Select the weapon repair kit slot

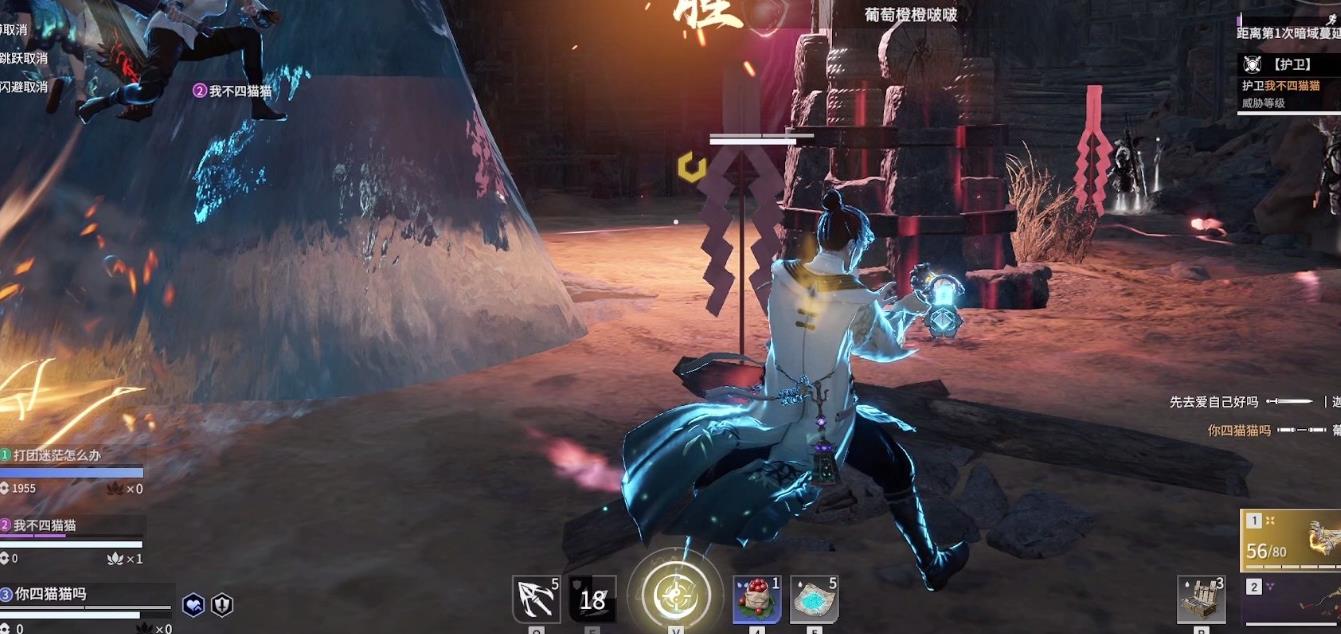(x=1201, y=600)
